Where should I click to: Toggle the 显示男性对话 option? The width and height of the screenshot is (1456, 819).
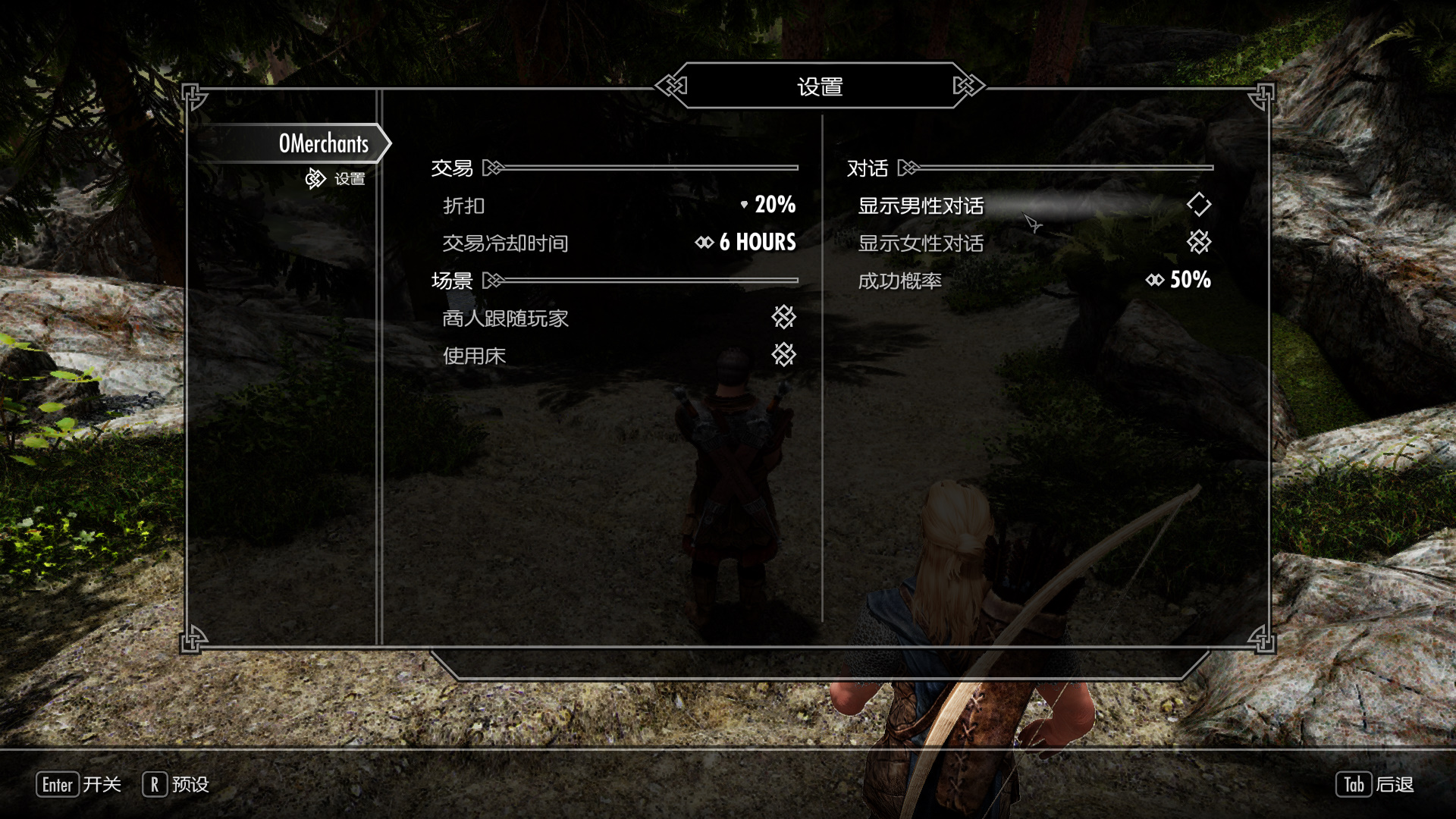point(1198,205)
